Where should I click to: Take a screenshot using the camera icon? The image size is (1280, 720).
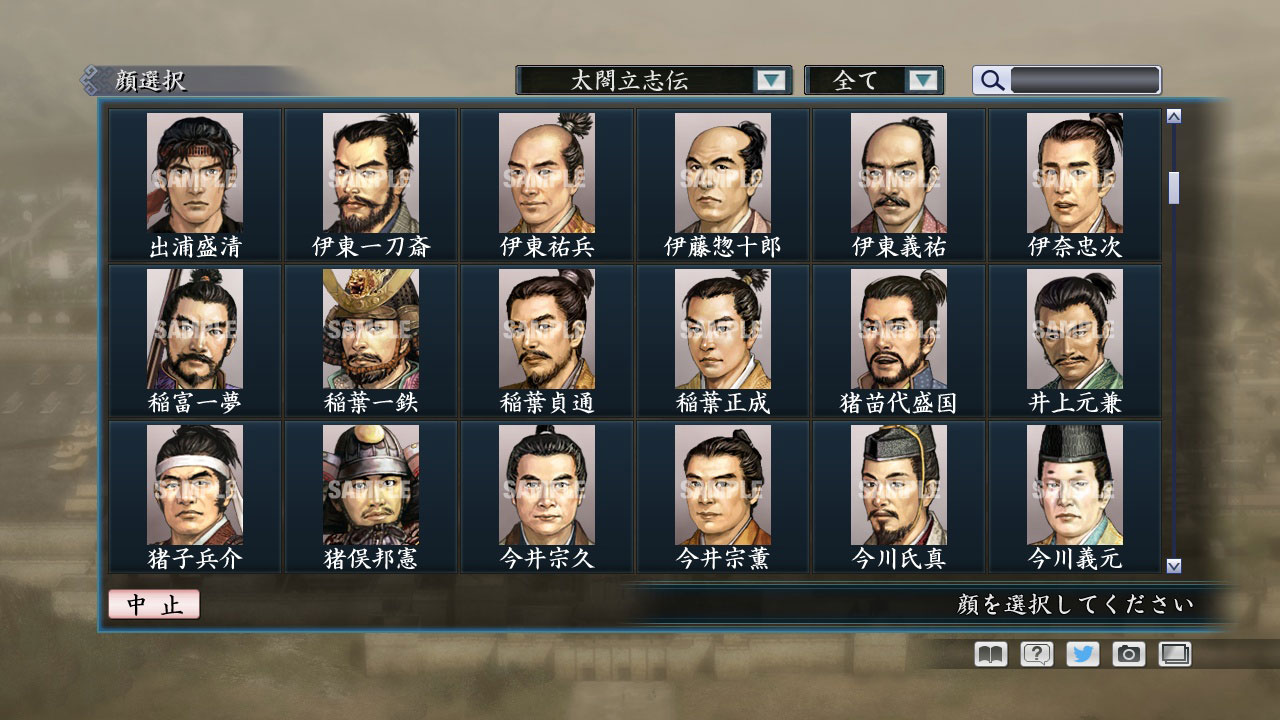(x=1127, y=654)
